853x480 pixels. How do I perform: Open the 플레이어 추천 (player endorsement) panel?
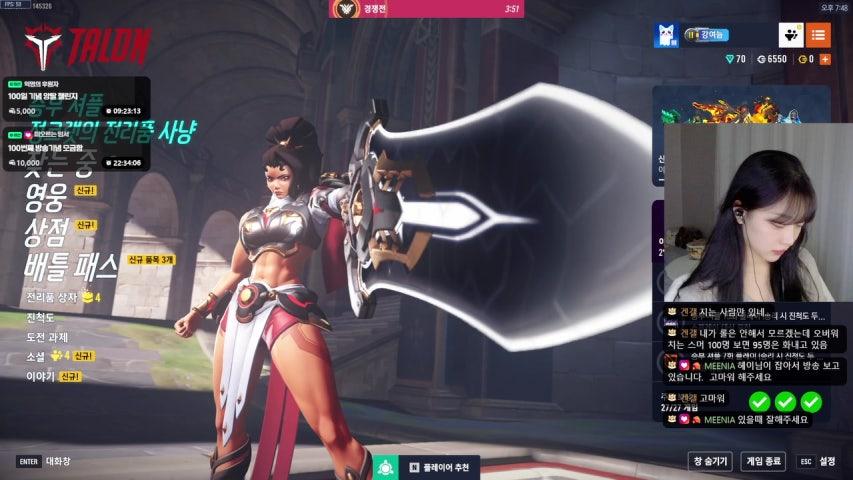438,467
